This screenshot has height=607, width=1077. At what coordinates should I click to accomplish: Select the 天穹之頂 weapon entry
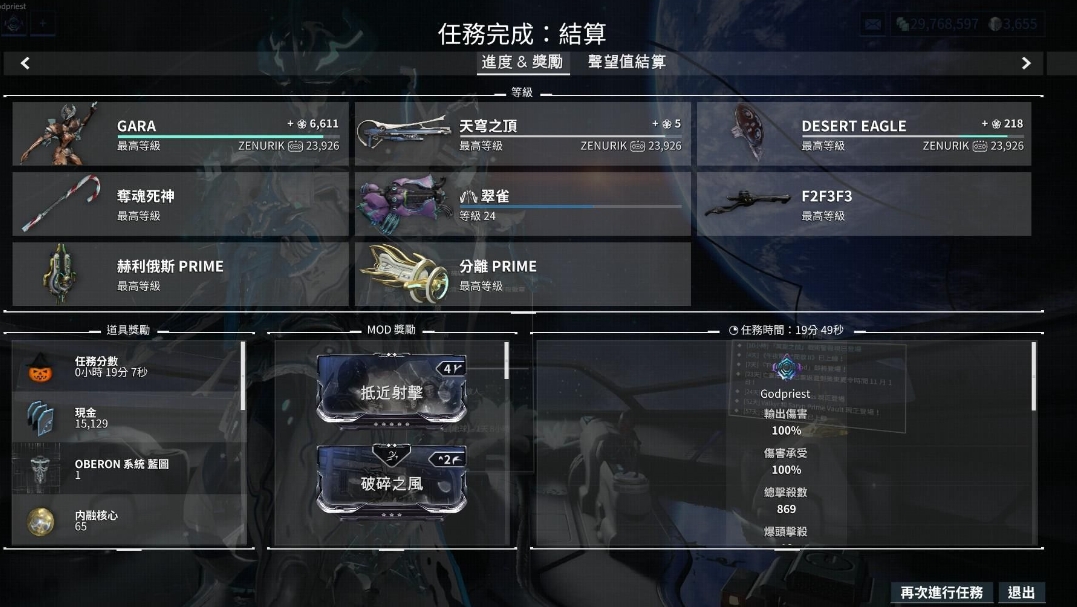tap(522, 134)
